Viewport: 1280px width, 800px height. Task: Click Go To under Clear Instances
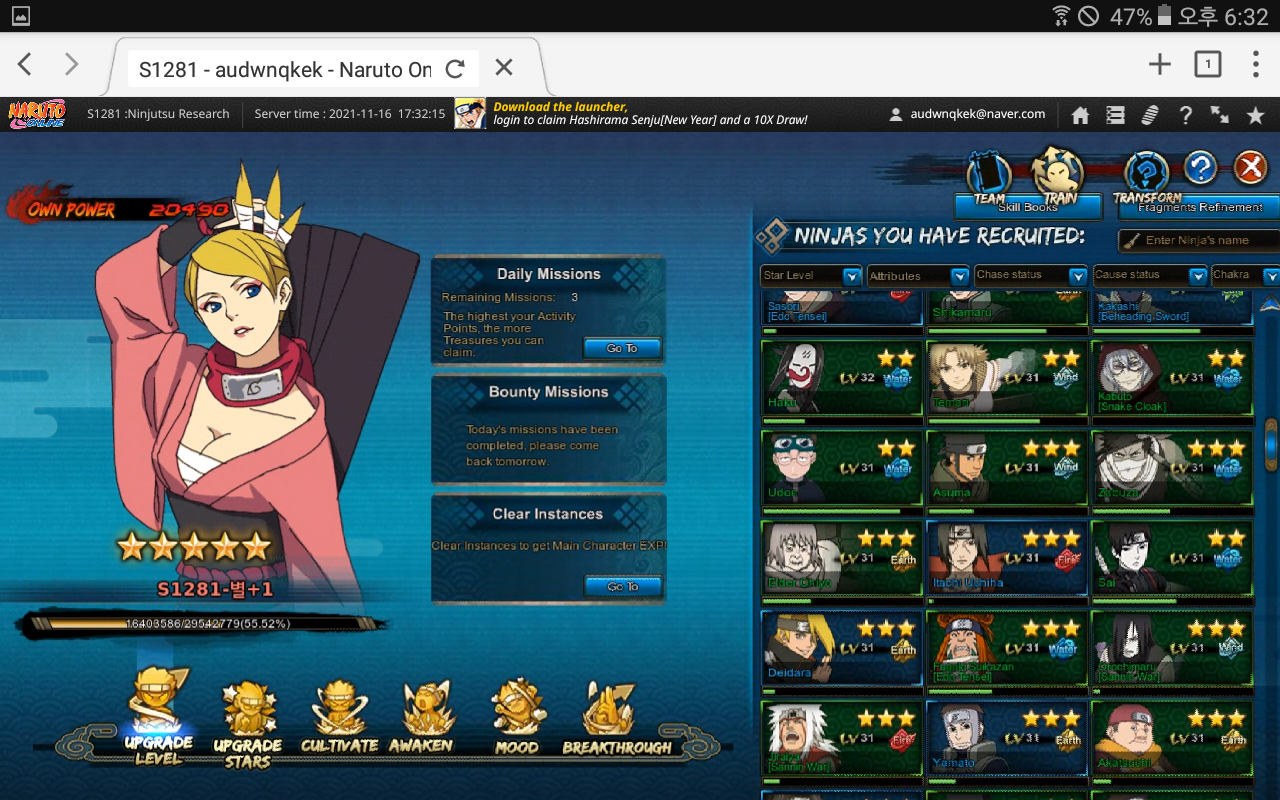point(622,586)
